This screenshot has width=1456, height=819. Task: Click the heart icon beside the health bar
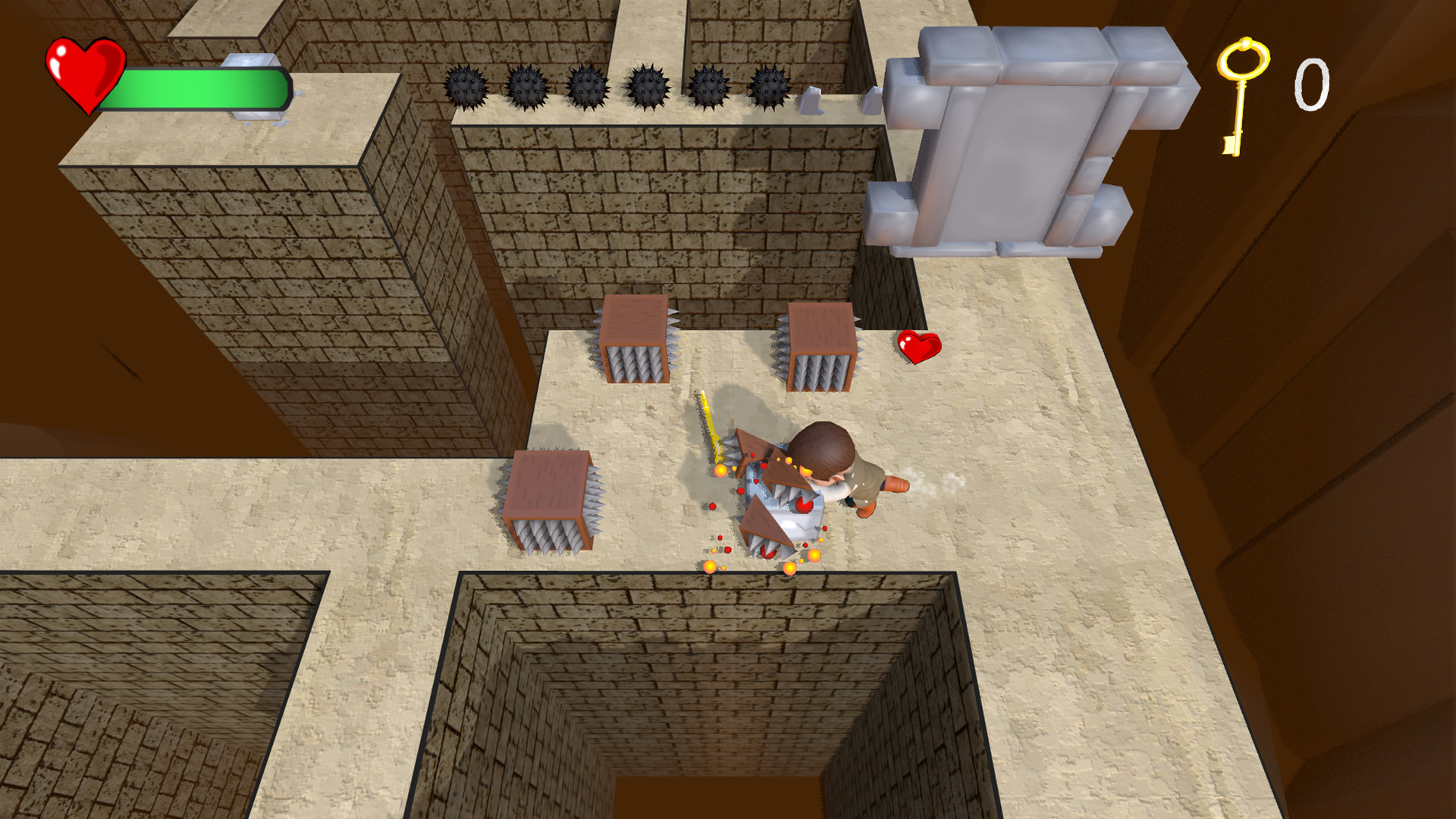coord(84,74)
